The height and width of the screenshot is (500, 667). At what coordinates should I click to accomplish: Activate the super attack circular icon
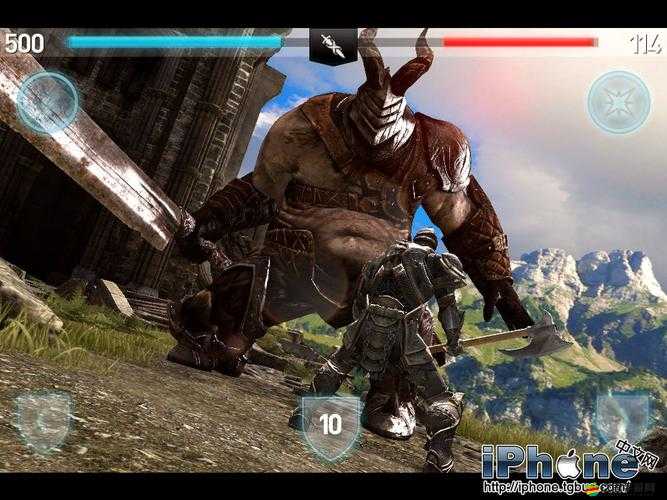coord(47,103)
